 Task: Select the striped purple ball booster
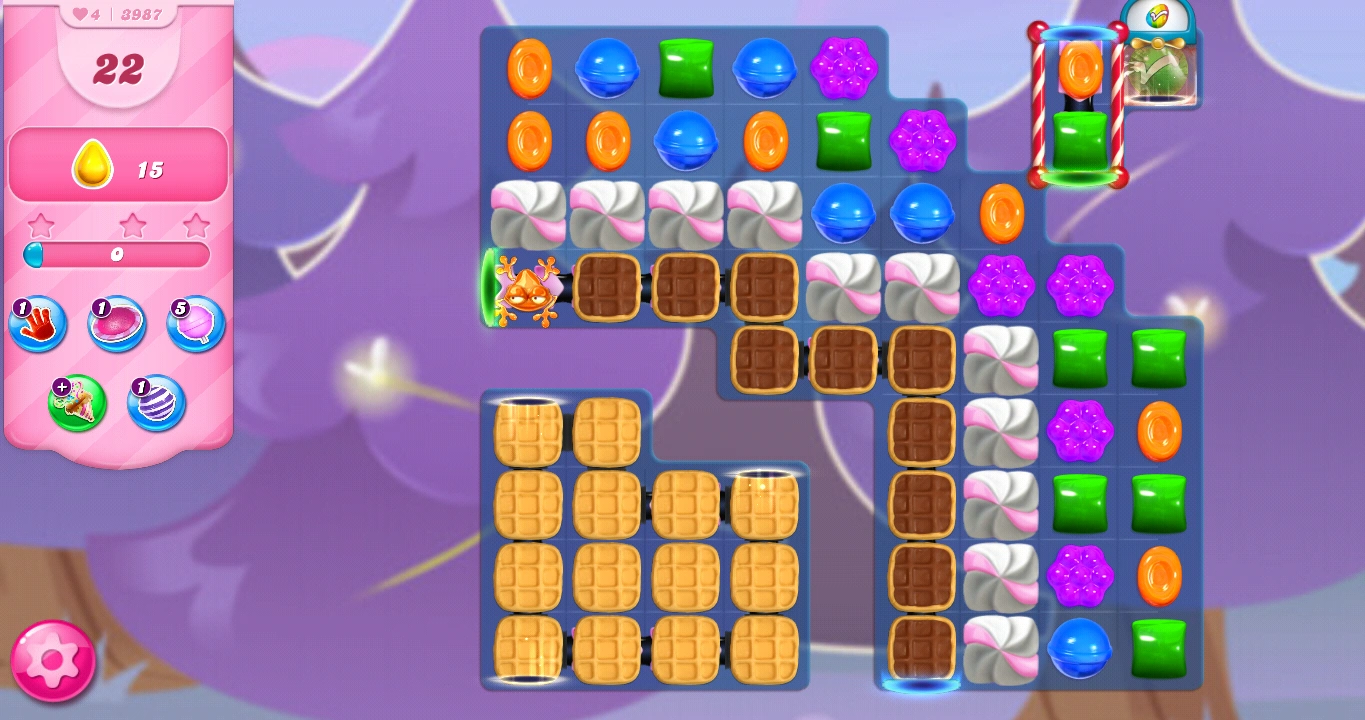(156, 403)
